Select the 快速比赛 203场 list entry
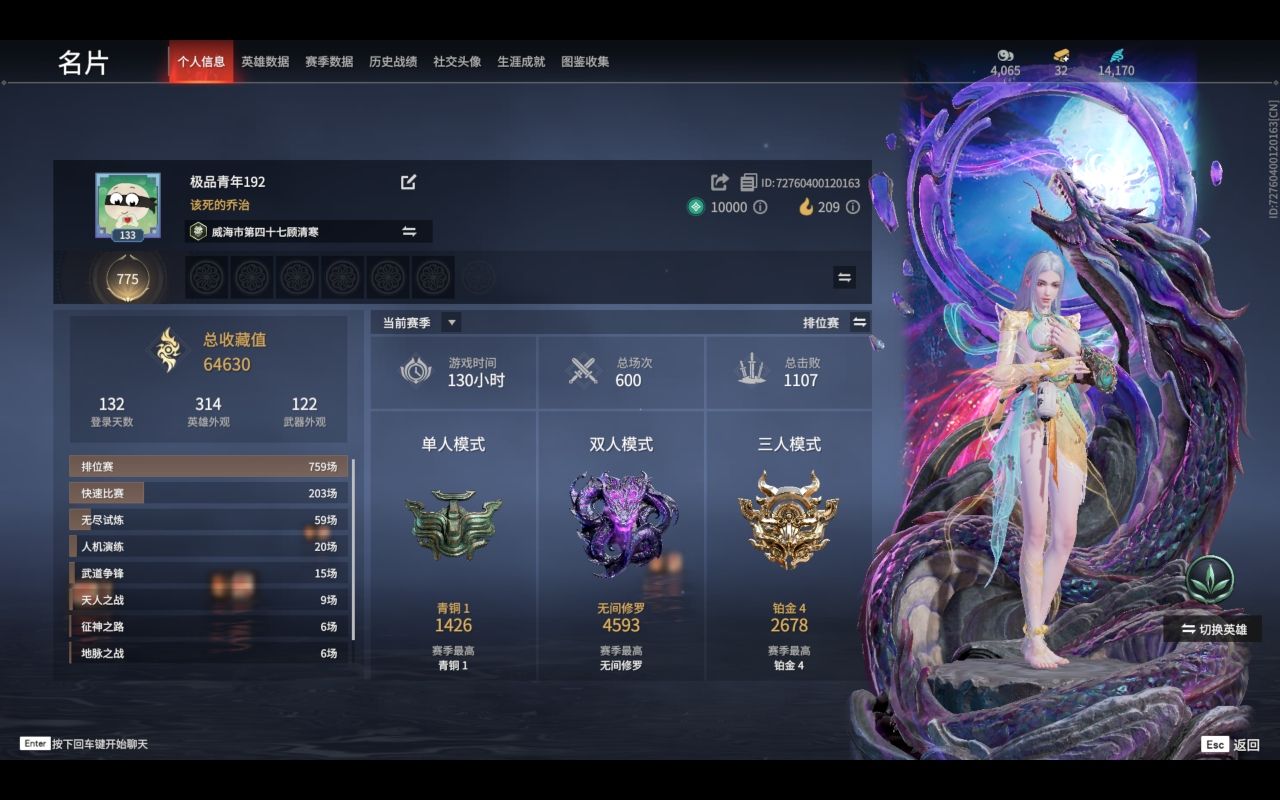The width and height of the screenshot is (1280, 800). [207, 493]
